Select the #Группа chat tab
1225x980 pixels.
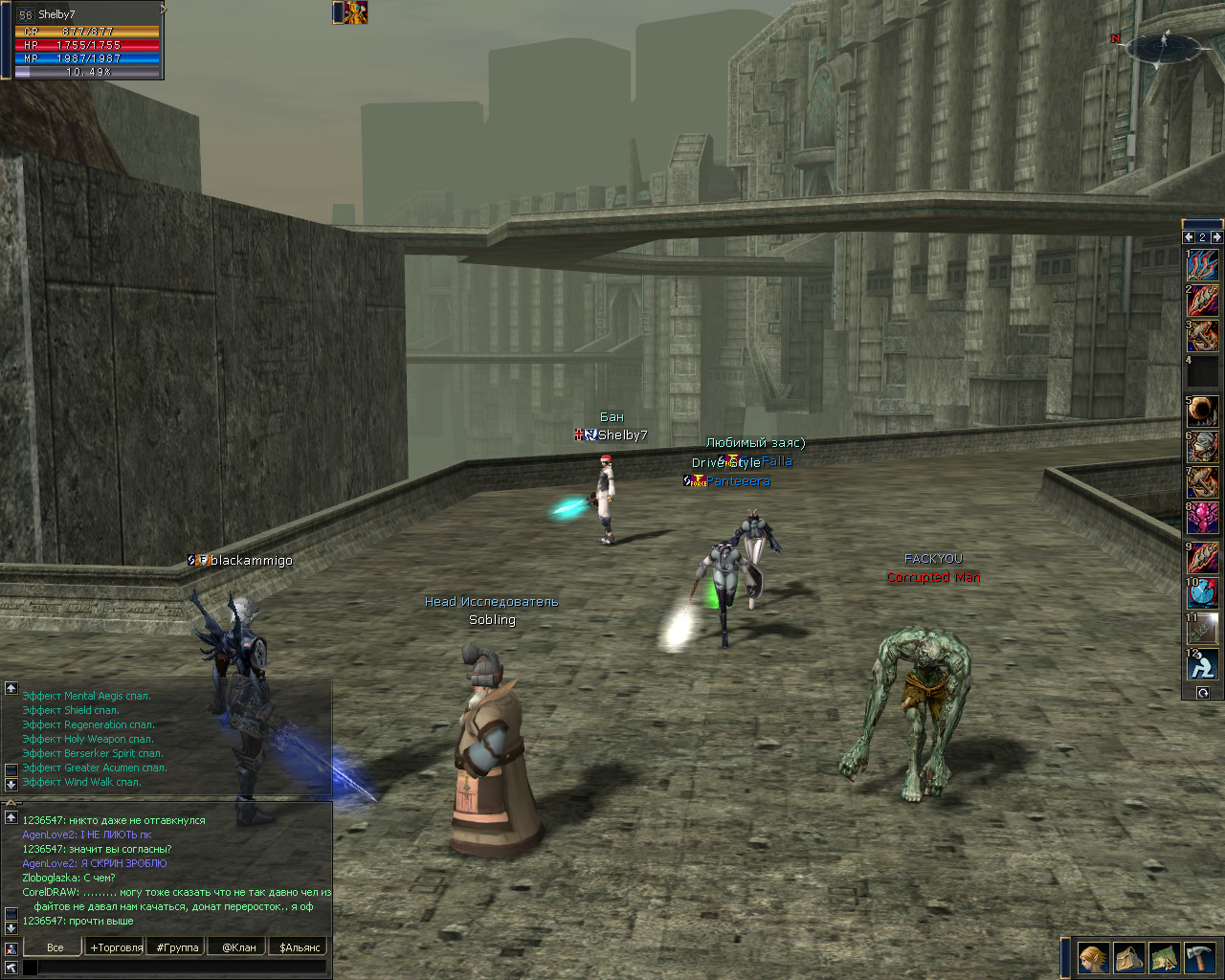(x=177, y=947)
